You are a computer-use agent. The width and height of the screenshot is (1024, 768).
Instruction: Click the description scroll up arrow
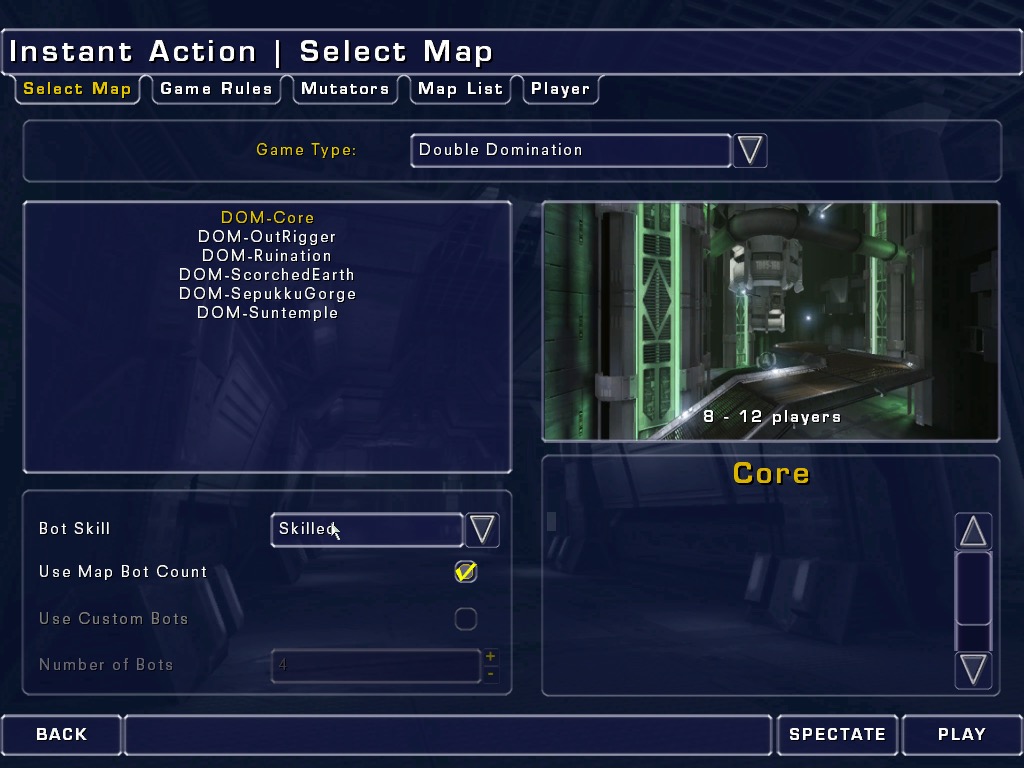coord(973,532)
